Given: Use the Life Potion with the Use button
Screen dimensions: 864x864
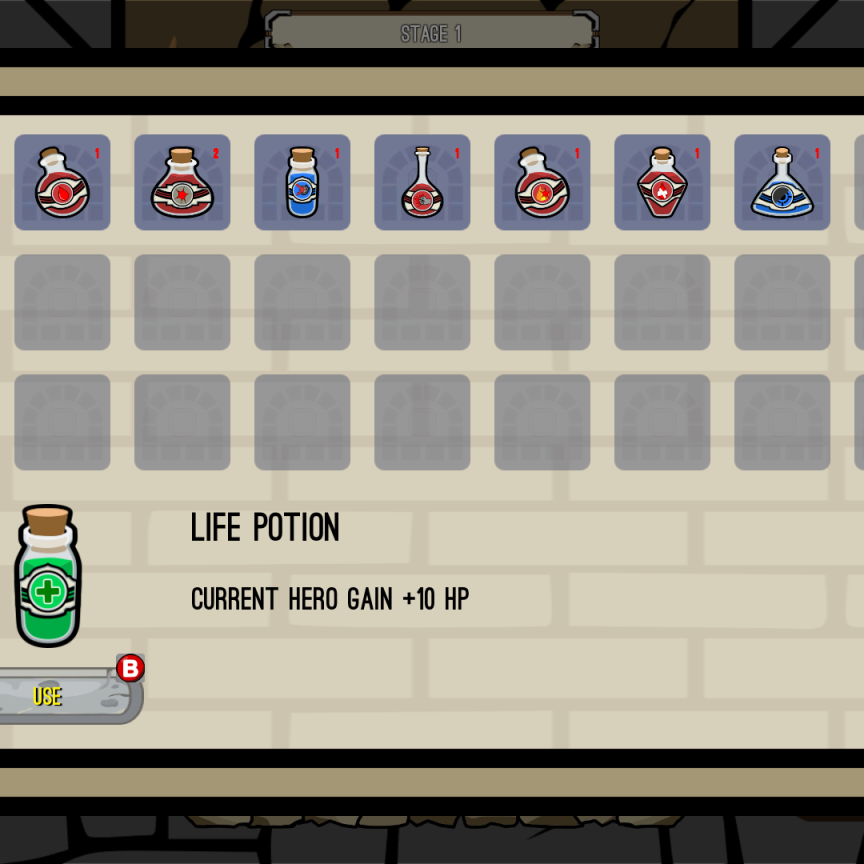Looking at the screenshot, I should [60, 696].
